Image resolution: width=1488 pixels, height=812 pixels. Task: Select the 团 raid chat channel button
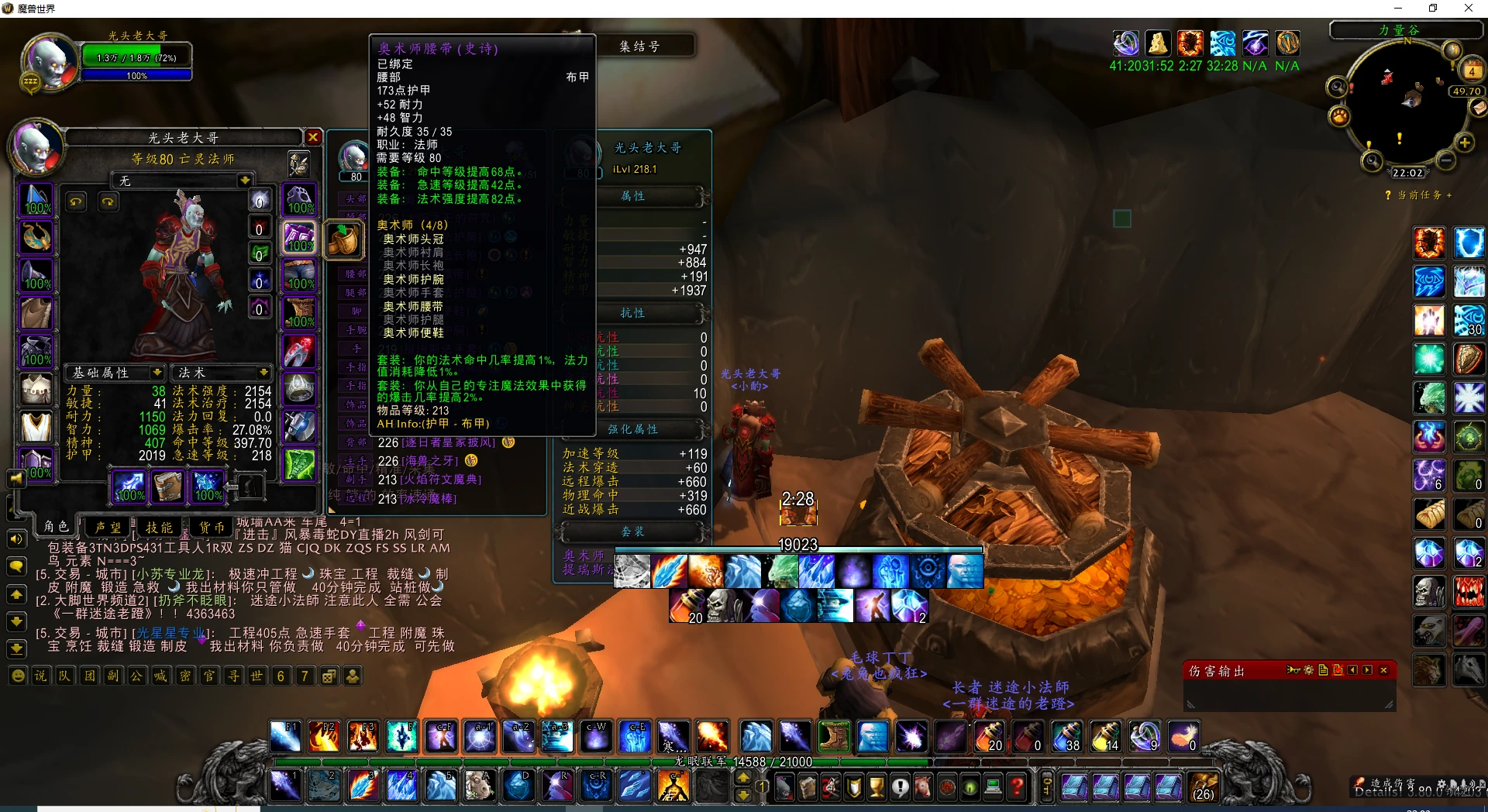coord(89,676)
